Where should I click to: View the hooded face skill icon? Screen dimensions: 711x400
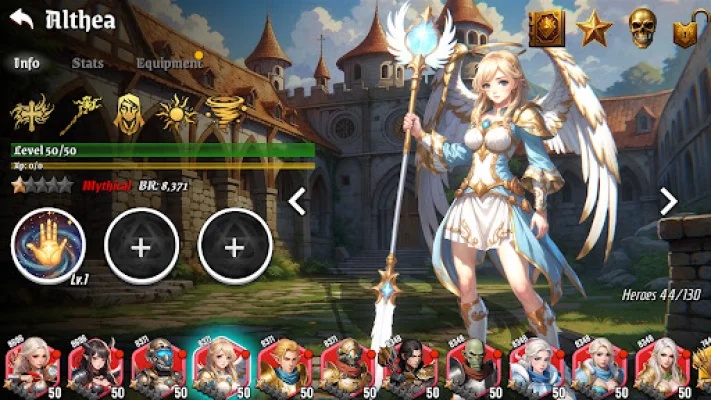click(128, 114)
